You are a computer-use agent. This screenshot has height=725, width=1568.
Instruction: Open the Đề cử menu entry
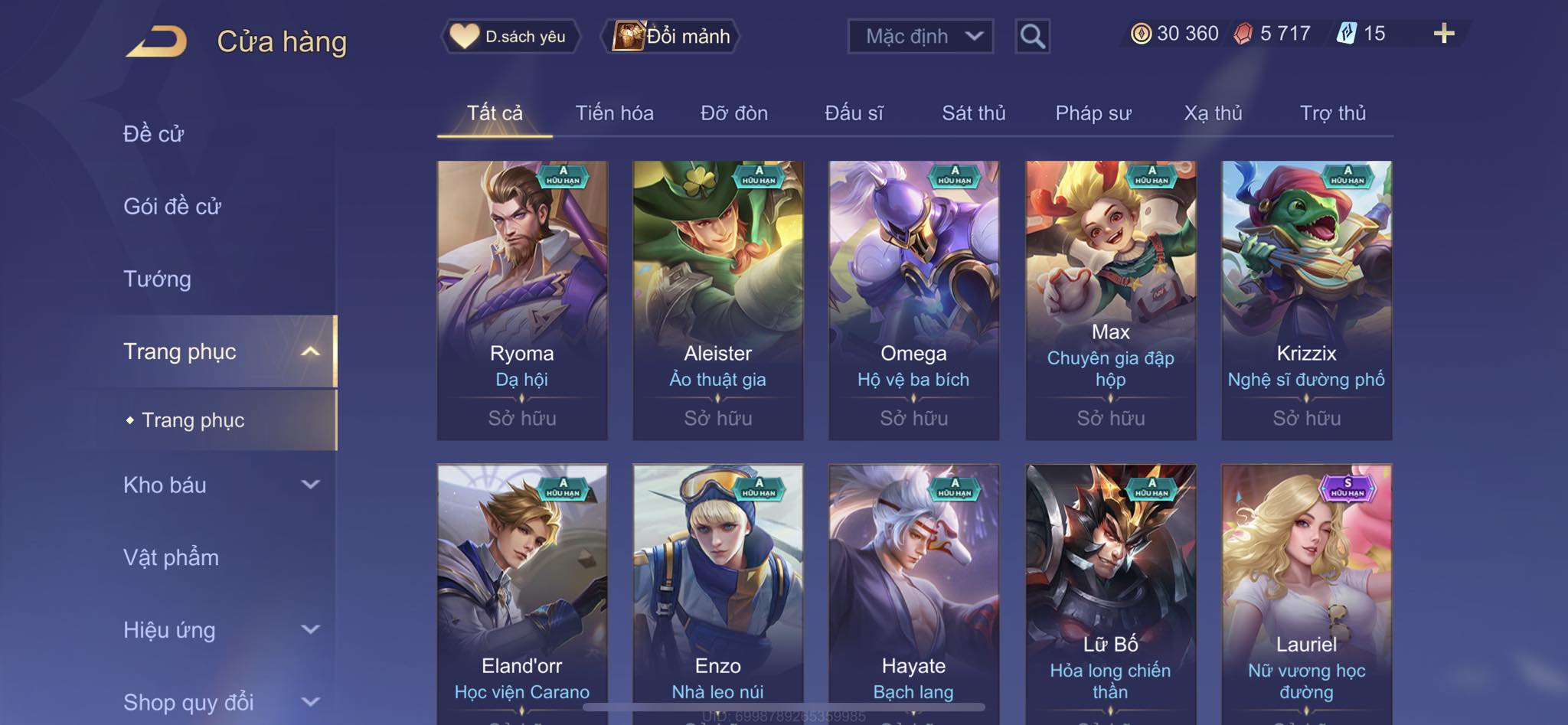tap(154, 134)
